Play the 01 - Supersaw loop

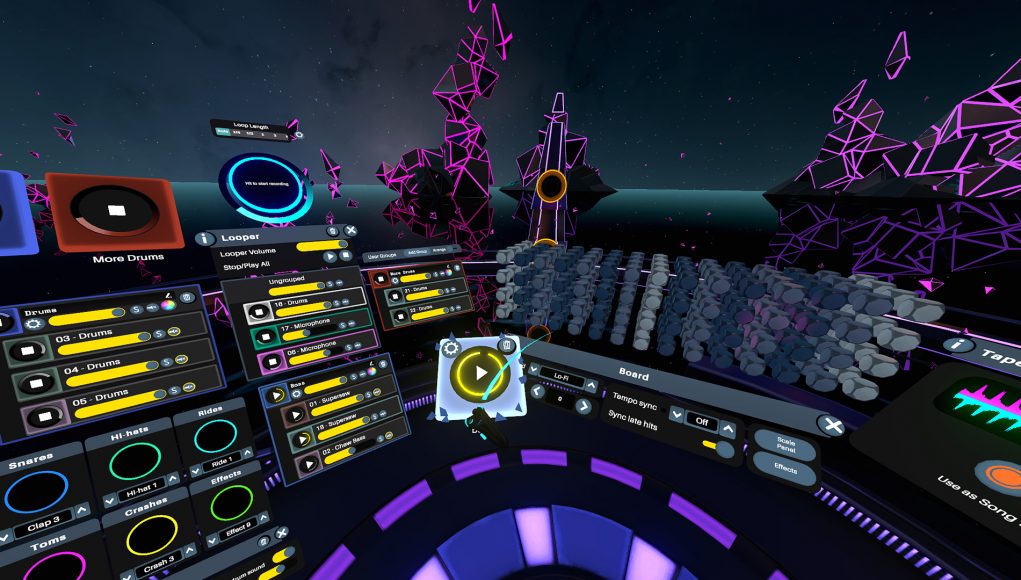[297, 413]
